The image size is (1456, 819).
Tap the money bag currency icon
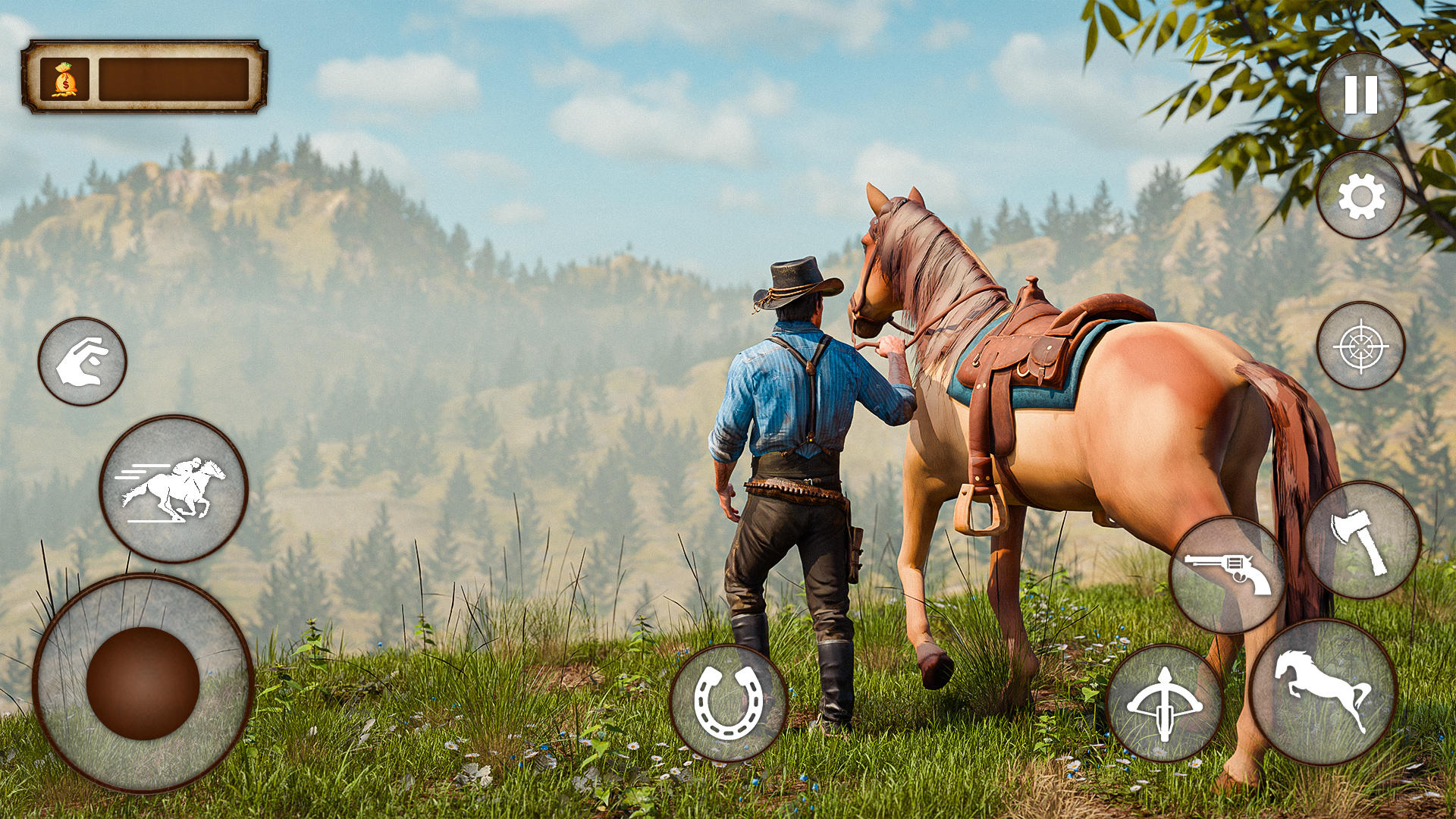click(64, 78)
